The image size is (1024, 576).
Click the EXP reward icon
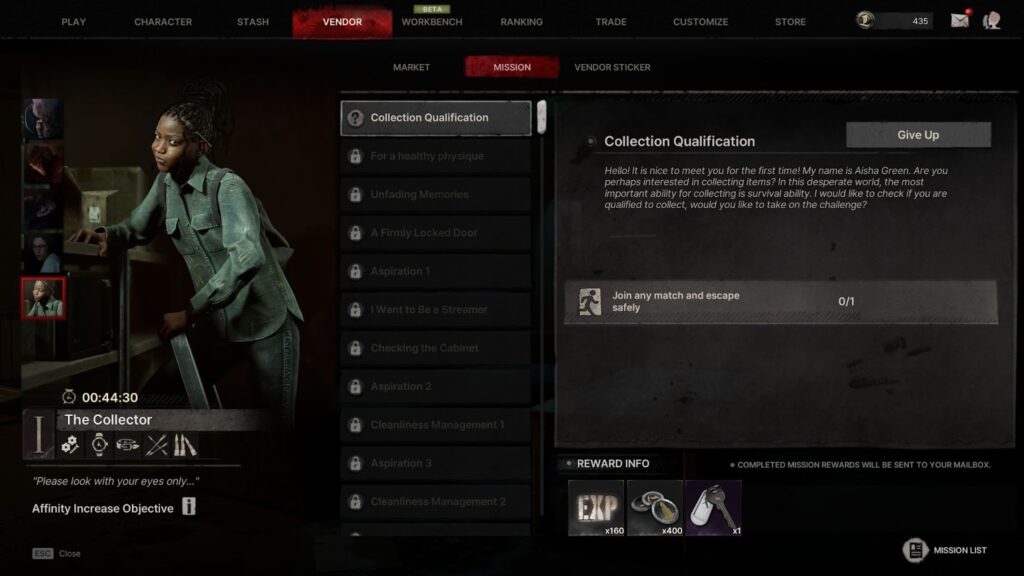[596, 508]
